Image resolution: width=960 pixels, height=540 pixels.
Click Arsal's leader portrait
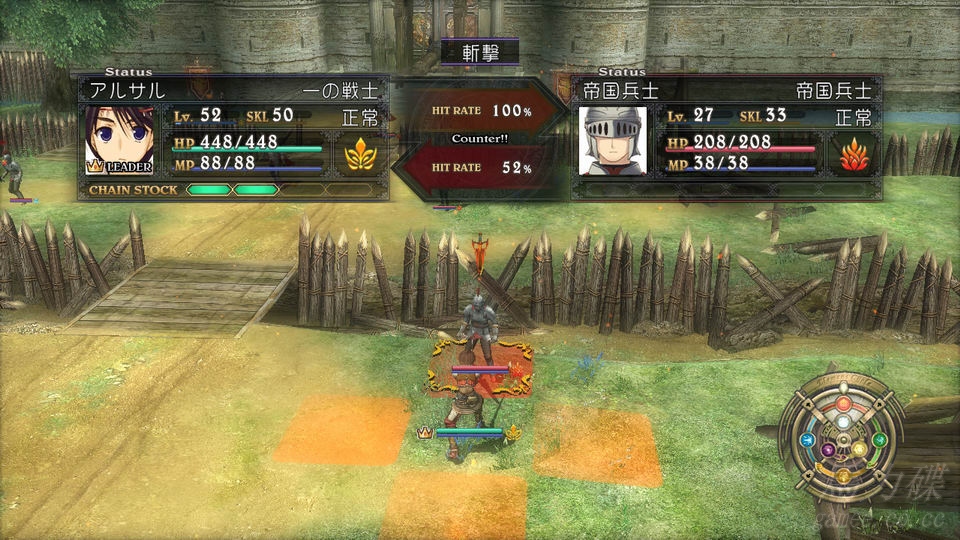[118, 141]
